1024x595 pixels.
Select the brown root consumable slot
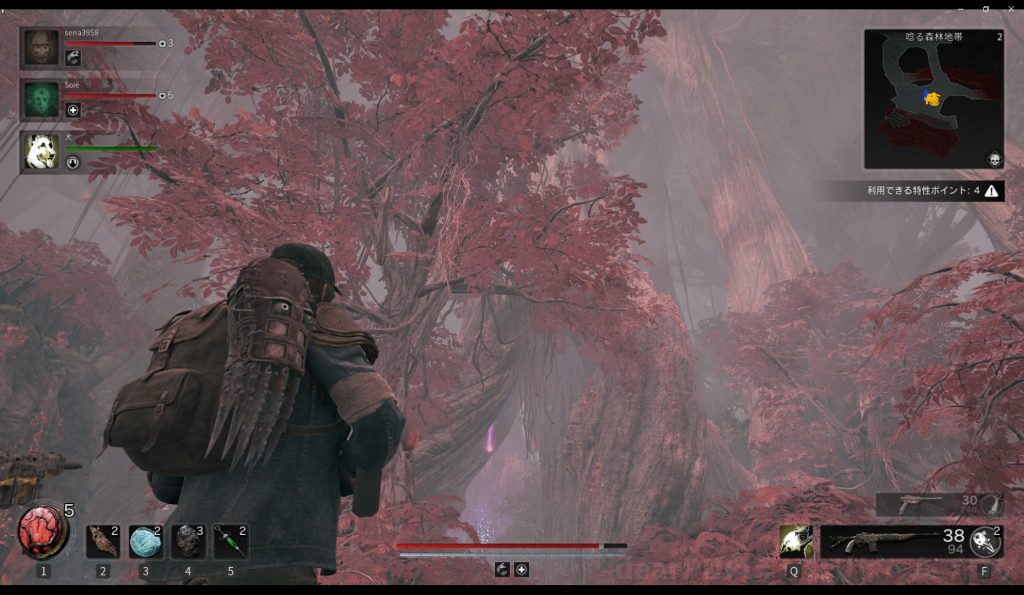point(102,541)
